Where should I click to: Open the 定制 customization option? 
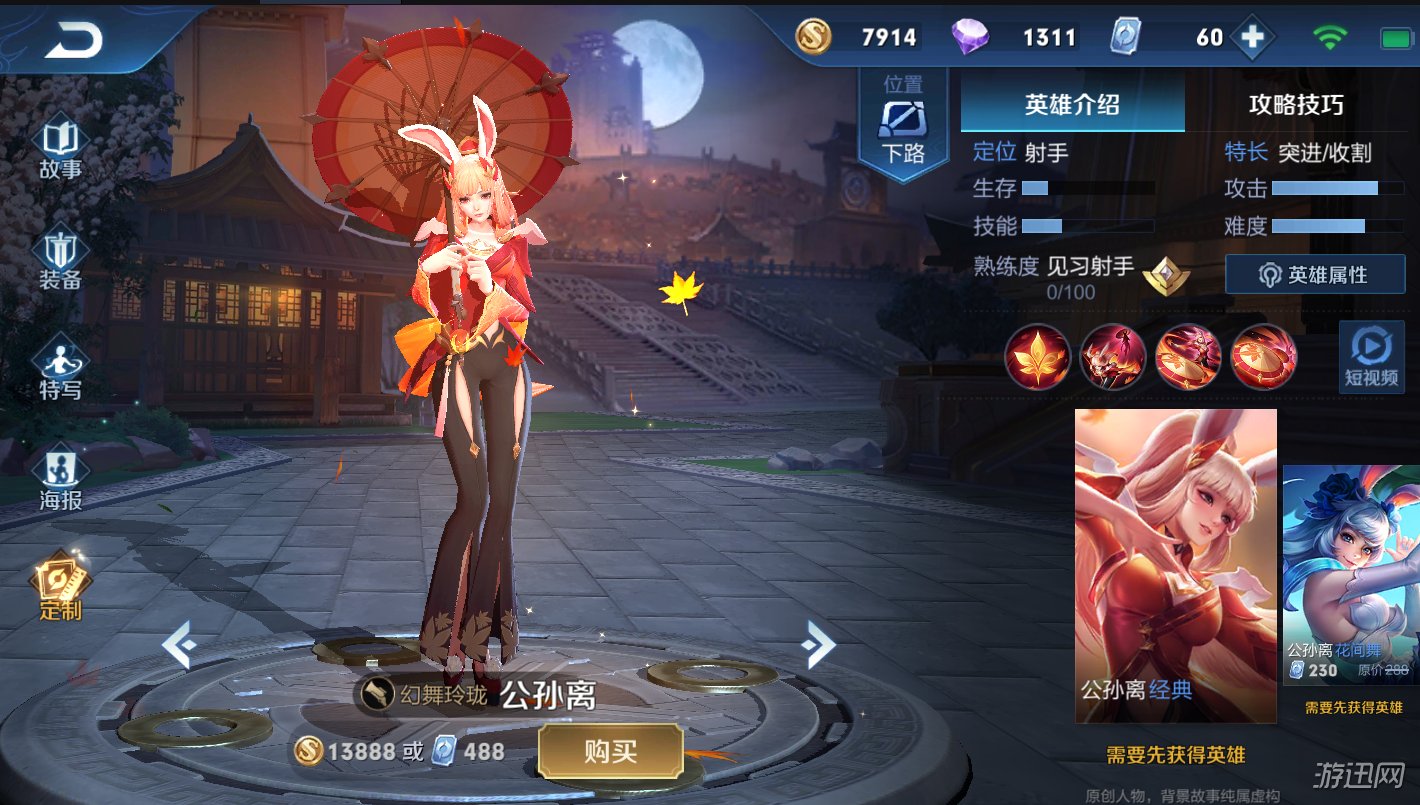click(60, 588)
